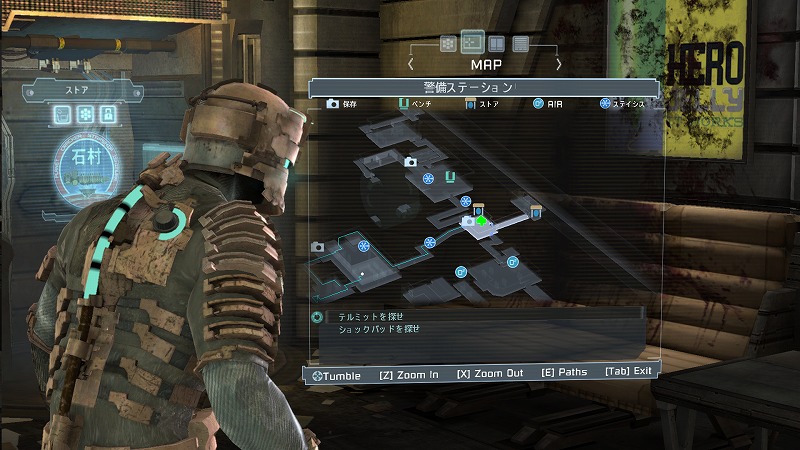The width and height of the screenshot is (800, 450).
Task: Click the green player position marker
Action: [x=481, y=221]
